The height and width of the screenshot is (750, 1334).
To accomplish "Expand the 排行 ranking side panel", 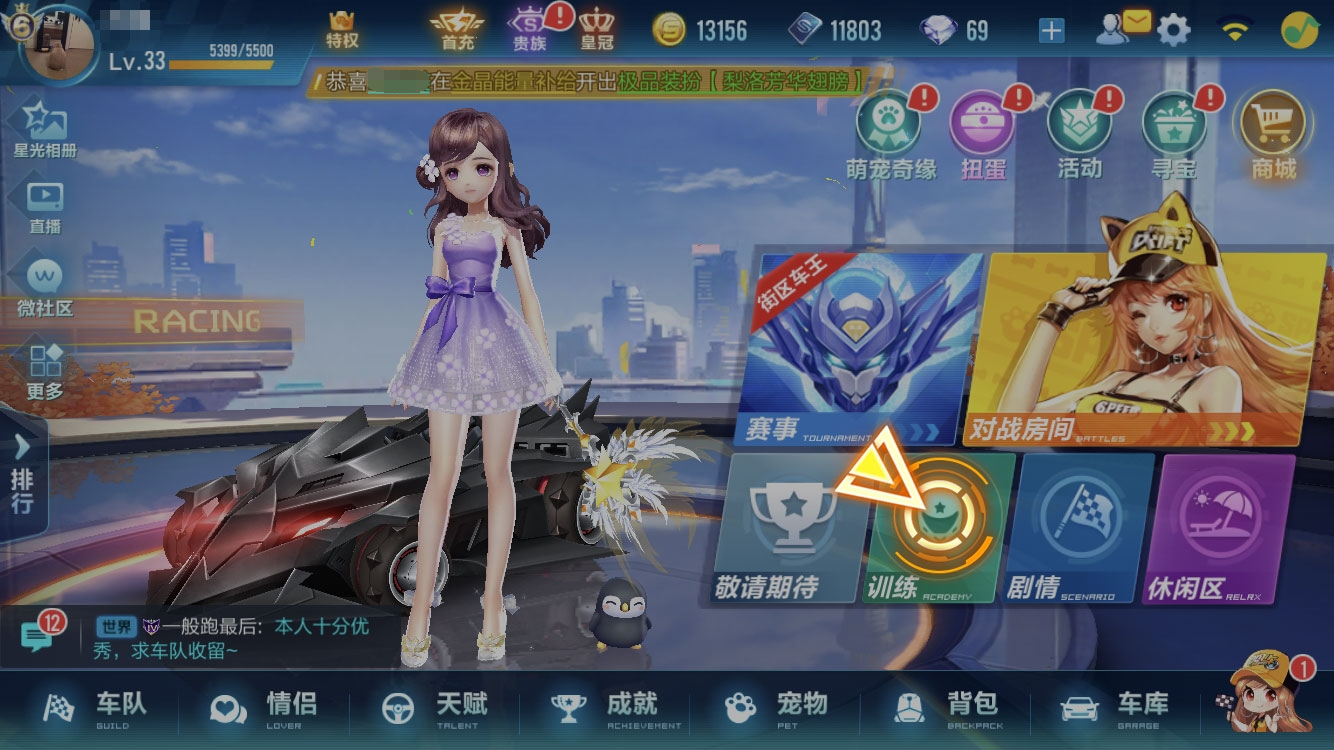I will (x=22, y=475).
